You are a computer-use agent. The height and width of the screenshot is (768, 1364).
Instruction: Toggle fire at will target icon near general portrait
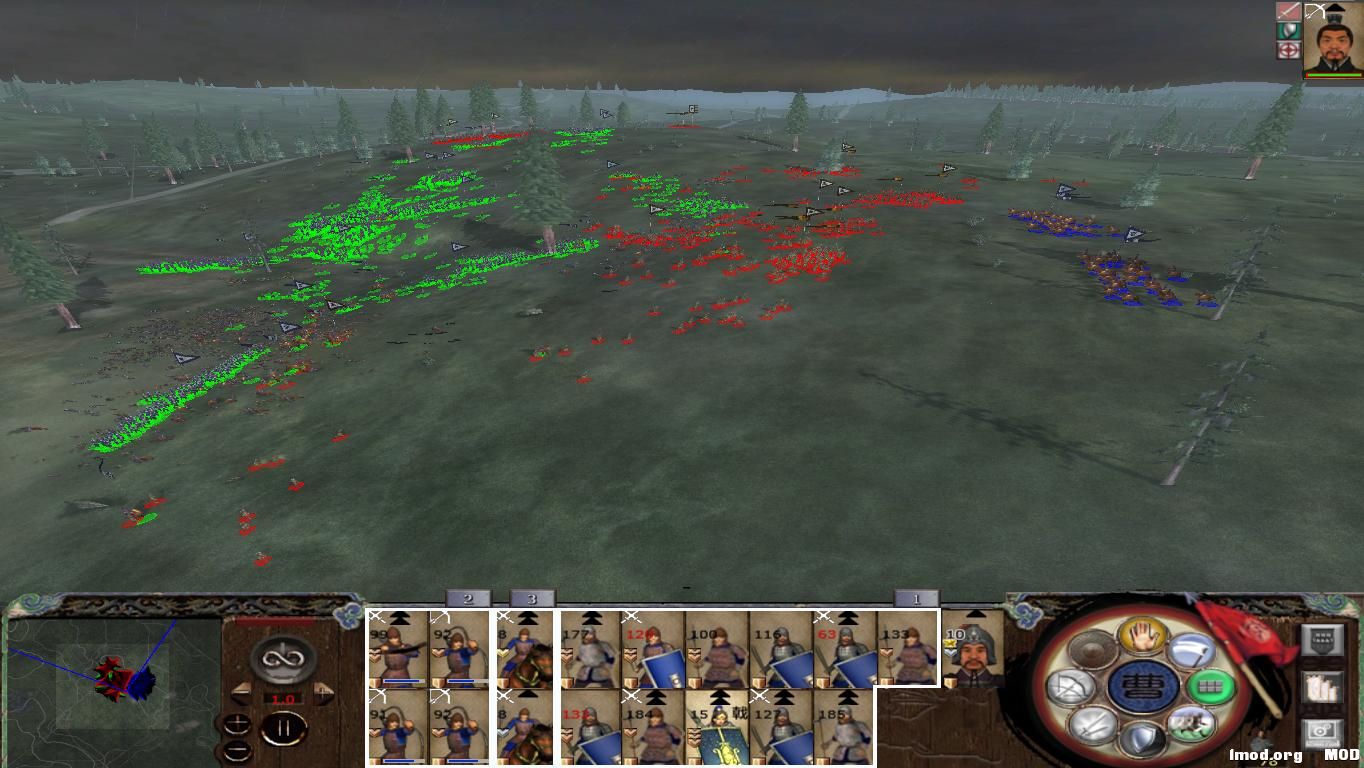[1289, 50]
